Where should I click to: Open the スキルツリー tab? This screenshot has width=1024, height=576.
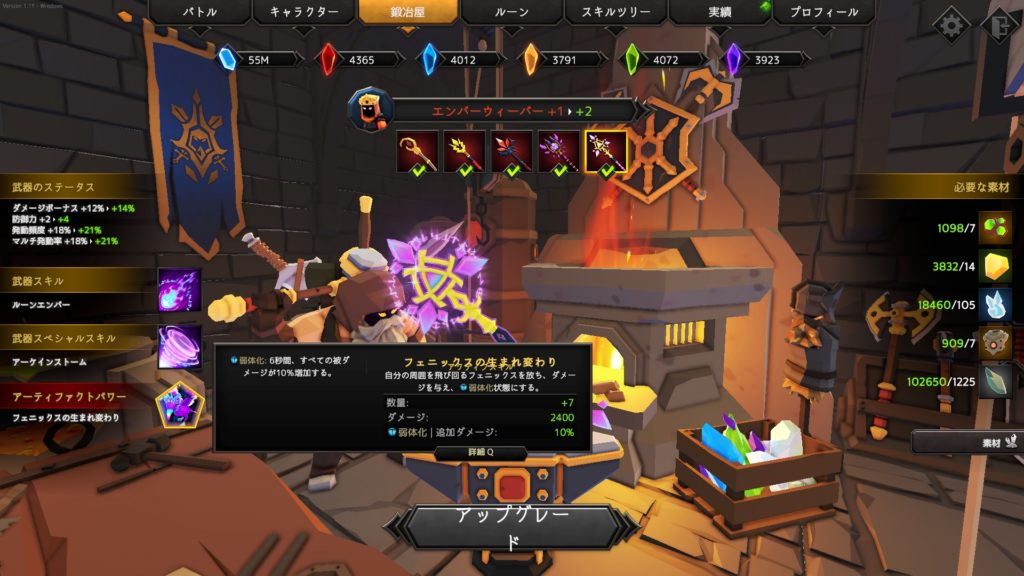point(616,13)
